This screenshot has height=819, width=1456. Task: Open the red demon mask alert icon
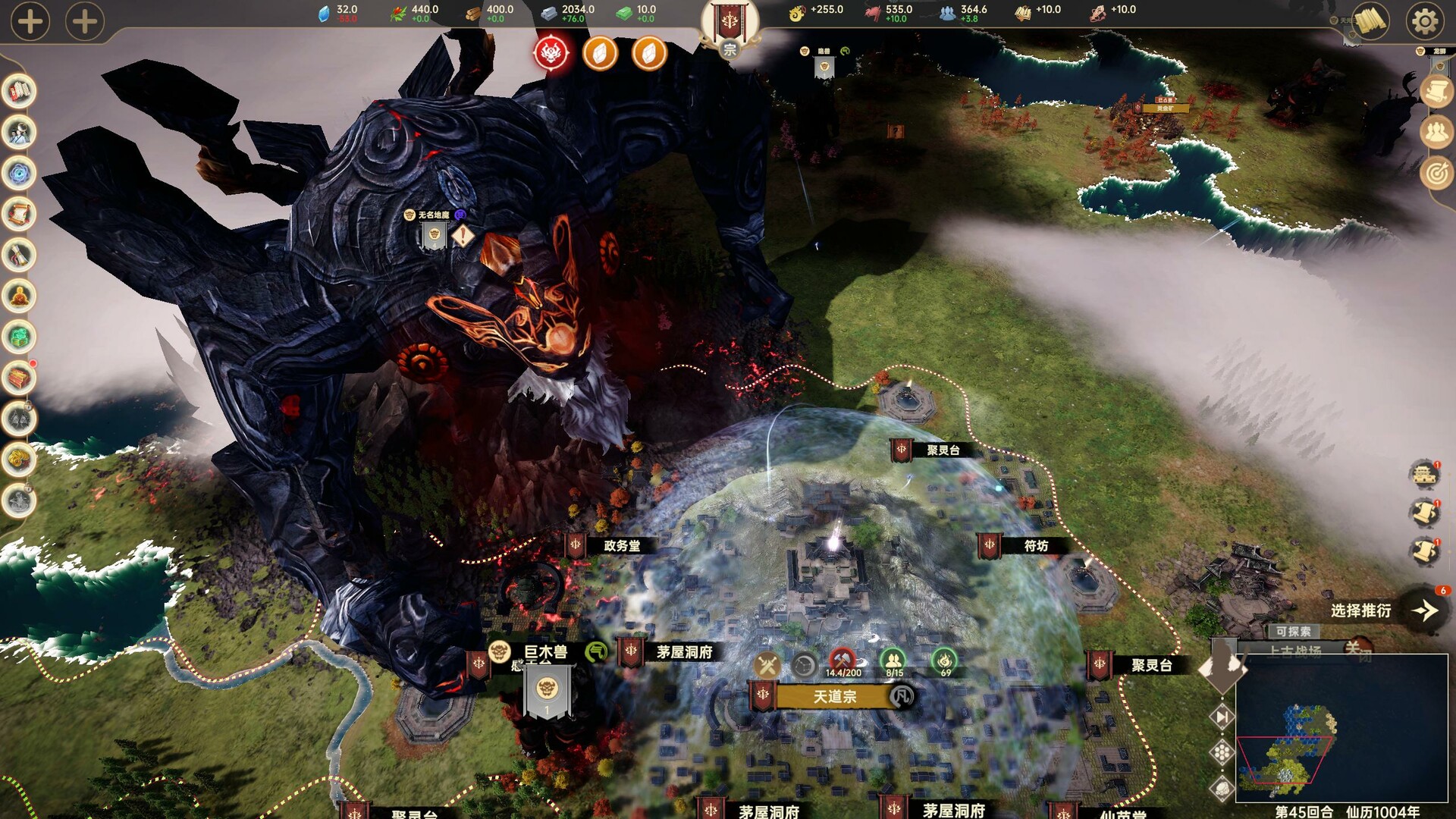551,53
